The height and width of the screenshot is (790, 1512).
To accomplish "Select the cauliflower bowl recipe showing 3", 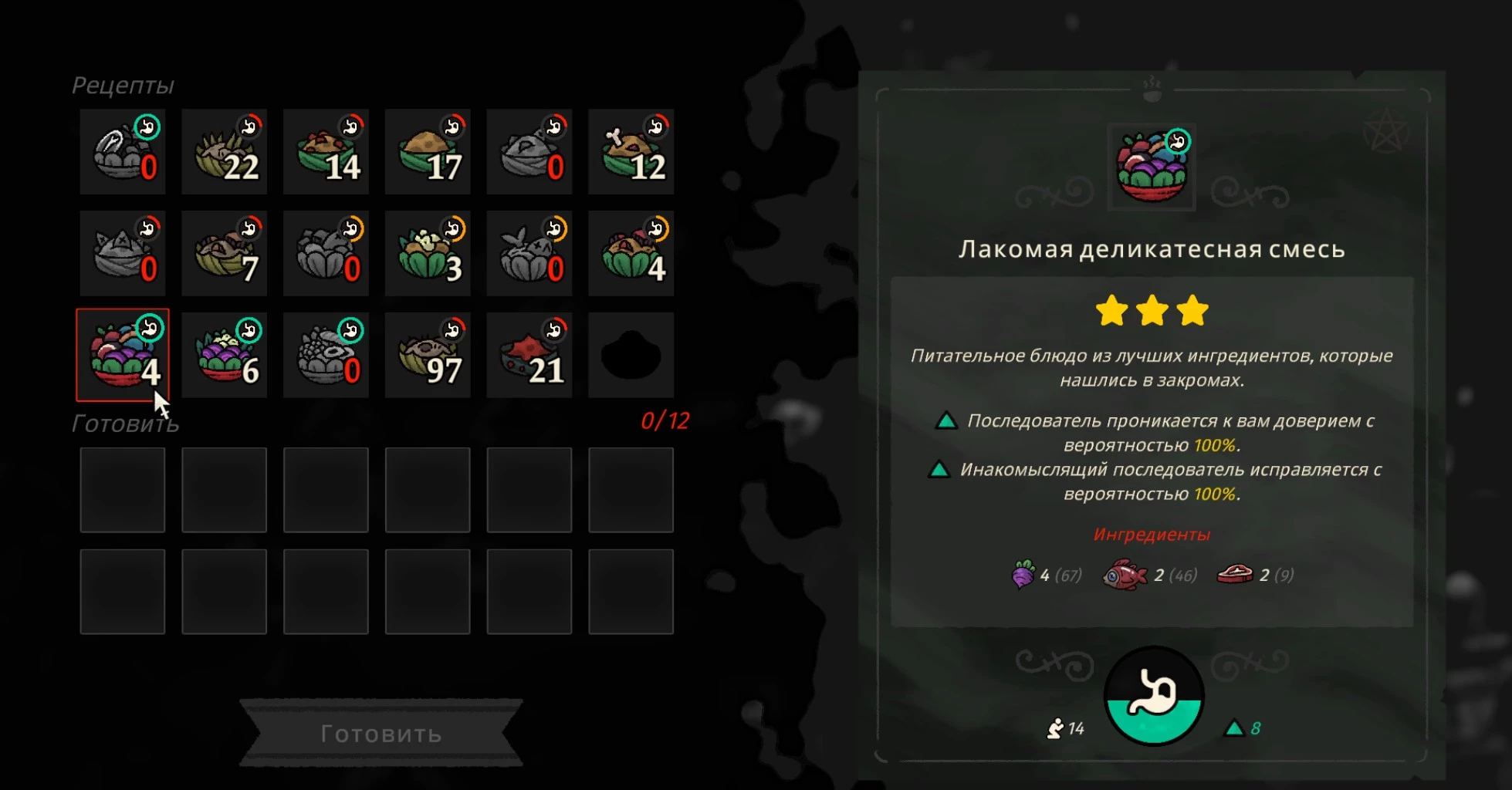I will tap(428, 254).
